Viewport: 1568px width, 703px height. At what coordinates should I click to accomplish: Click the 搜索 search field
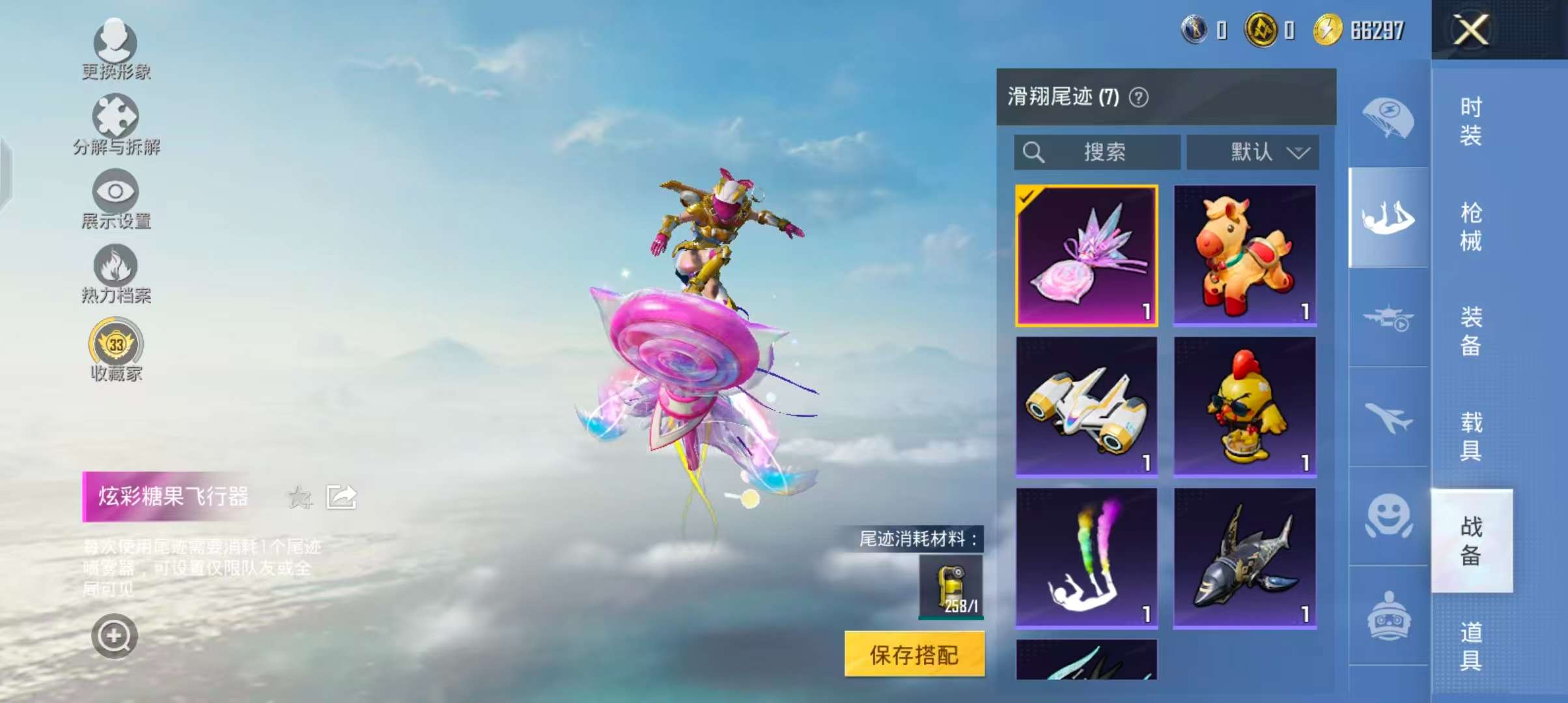point(1100,152)
